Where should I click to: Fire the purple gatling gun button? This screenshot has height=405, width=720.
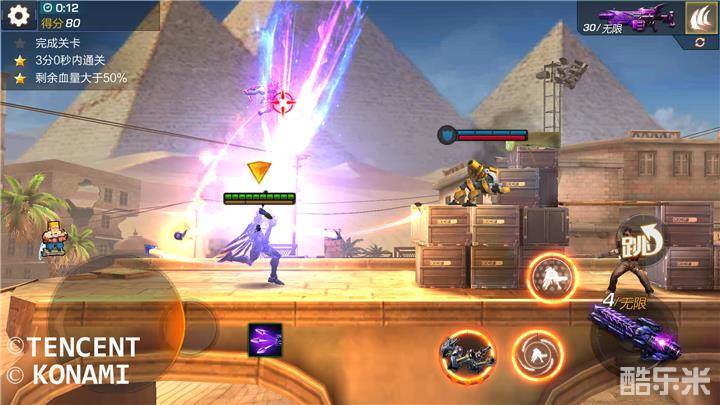point(636,330)
